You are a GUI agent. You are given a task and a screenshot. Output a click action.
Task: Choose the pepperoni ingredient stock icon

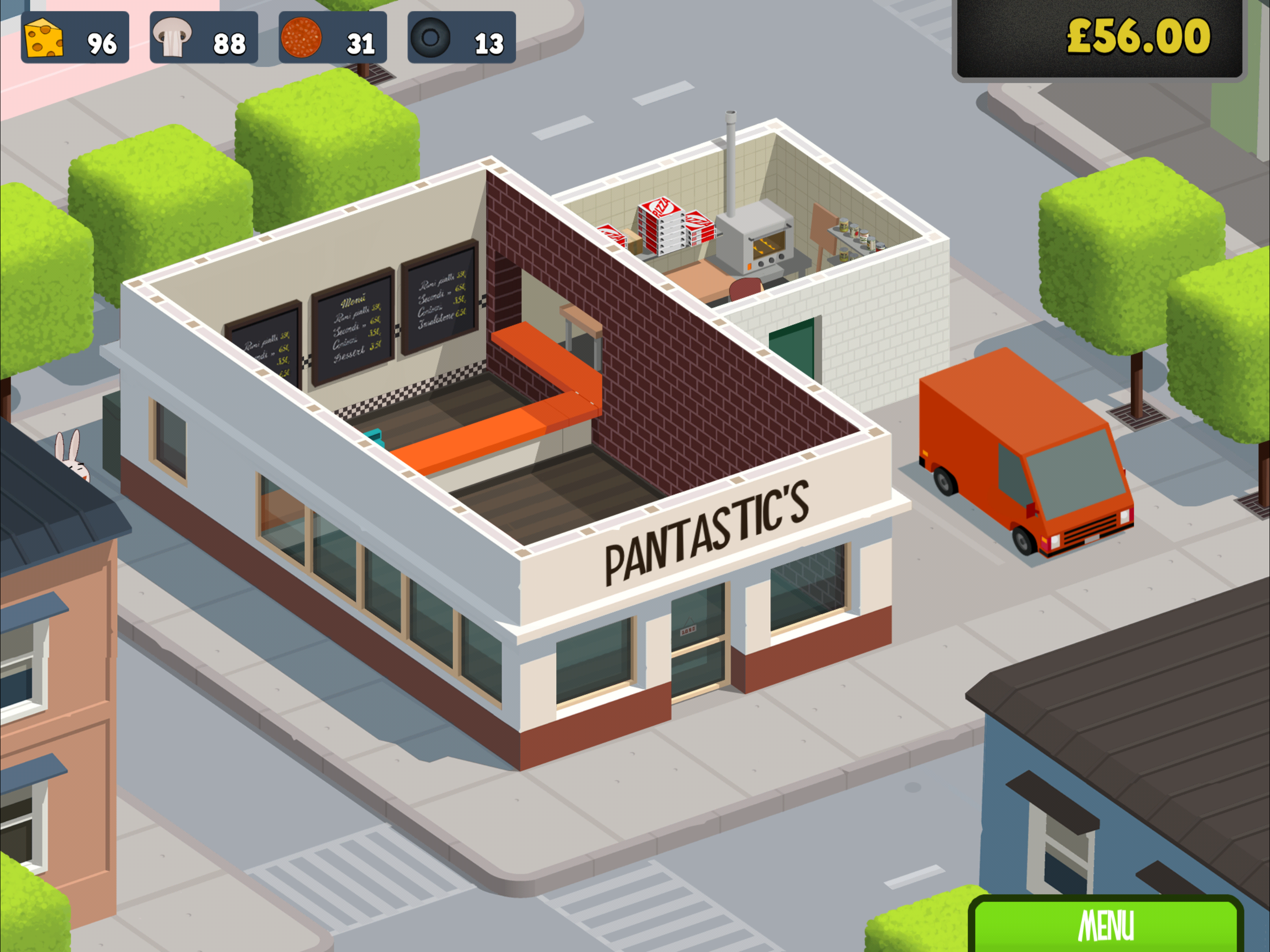[301, 38]
